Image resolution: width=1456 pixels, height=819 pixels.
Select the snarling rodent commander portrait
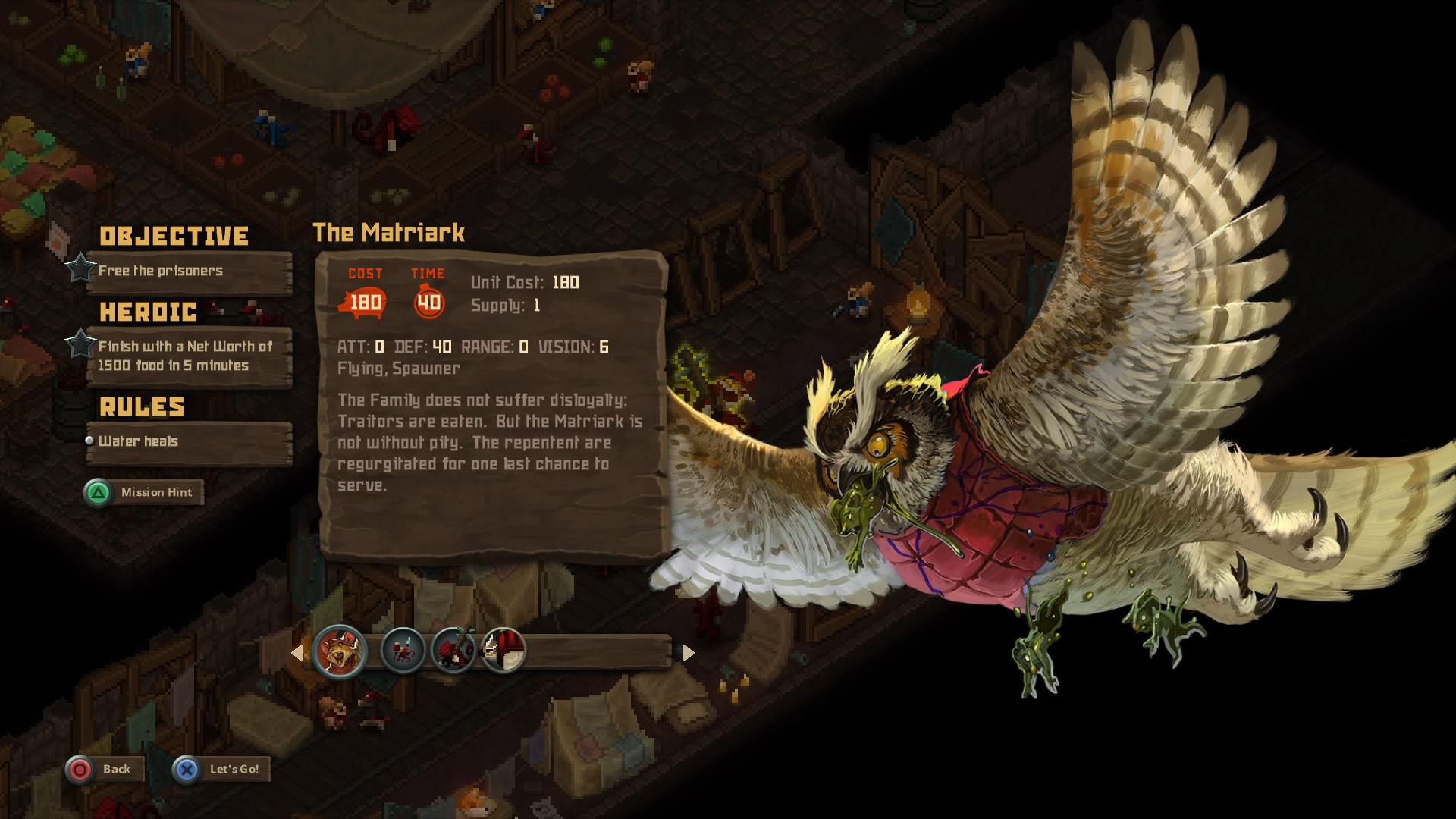[x=339, y=651]
